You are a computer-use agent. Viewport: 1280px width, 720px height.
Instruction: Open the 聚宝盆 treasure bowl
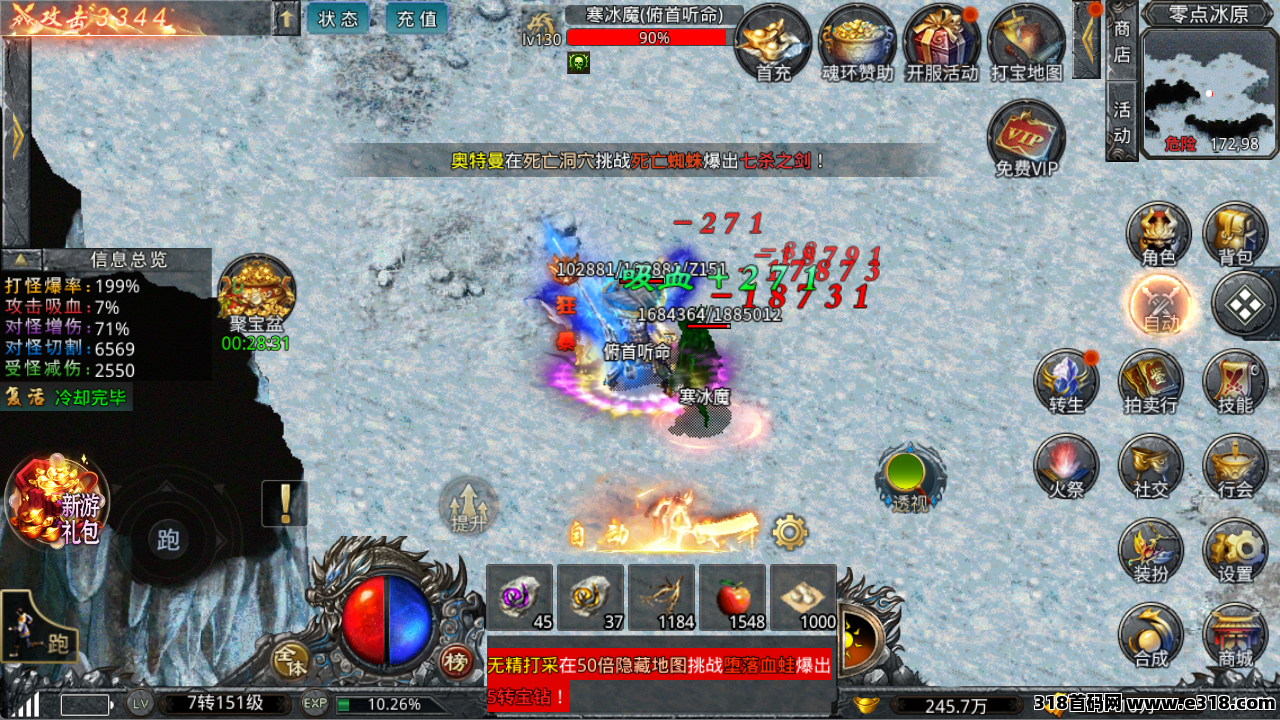coord(256,292)
